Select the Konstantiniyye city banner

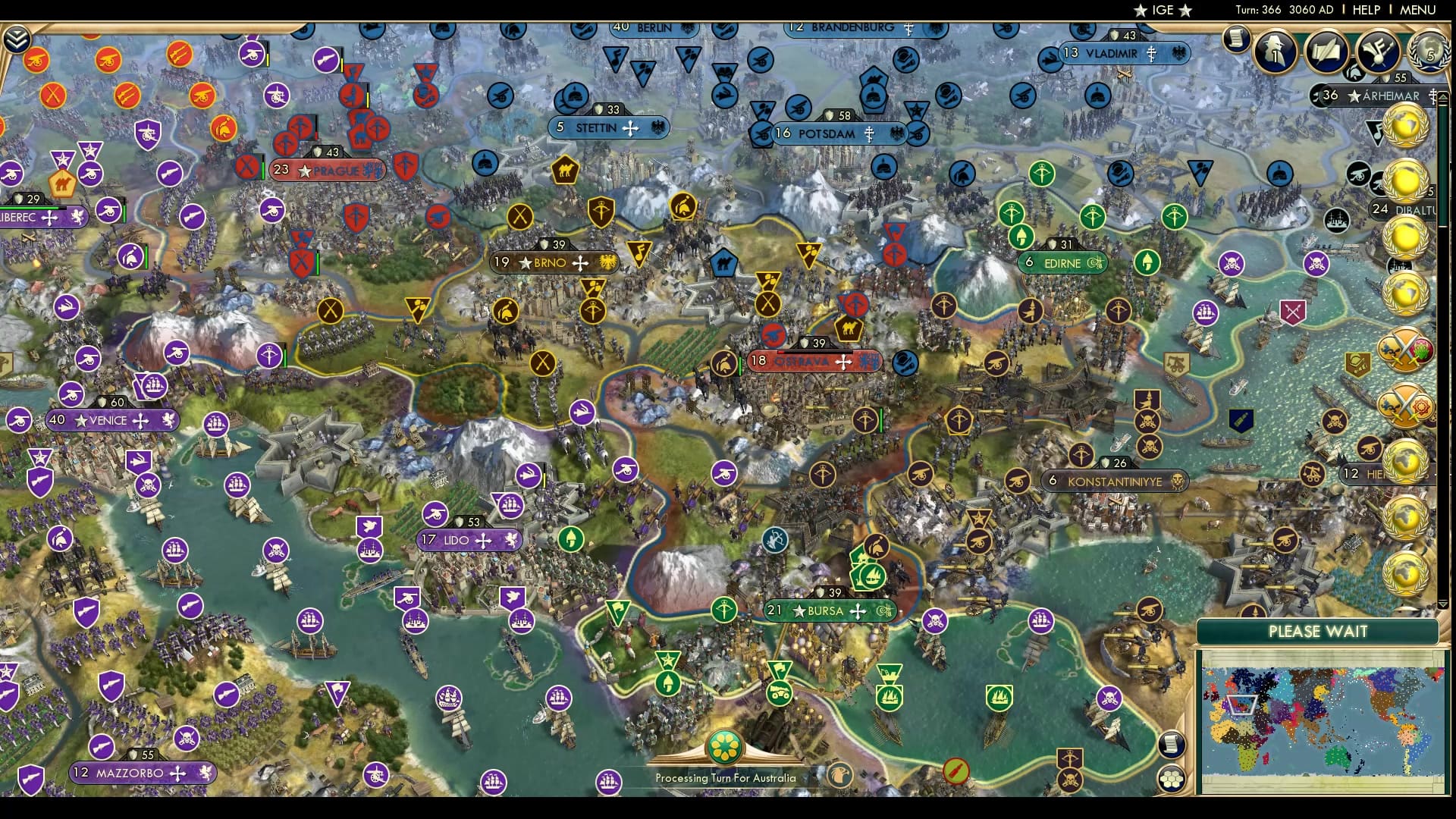(1115, 481)
